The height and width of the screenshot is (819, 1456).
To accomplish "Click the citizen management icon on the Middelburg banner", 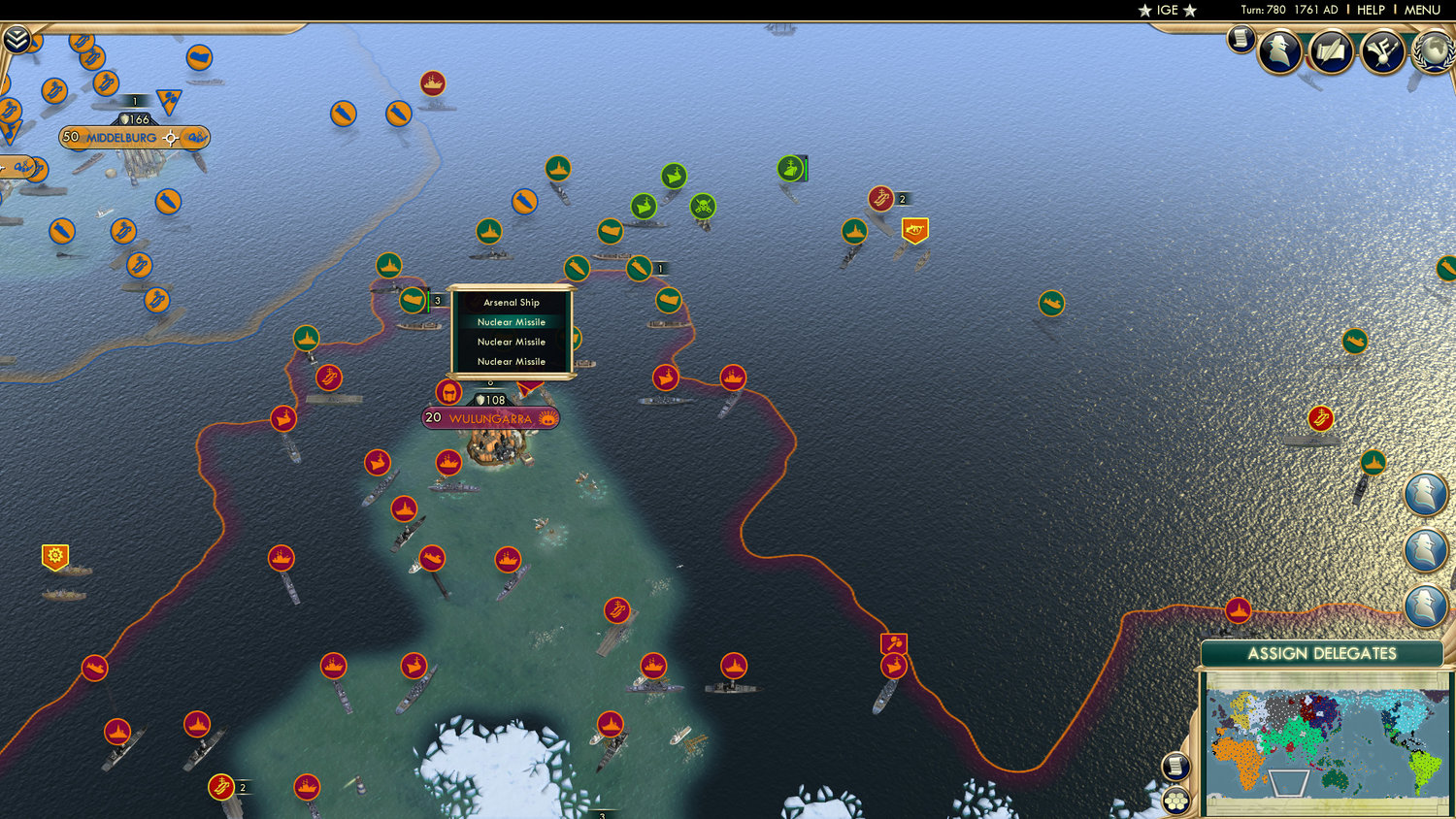I will coord(197,138).
